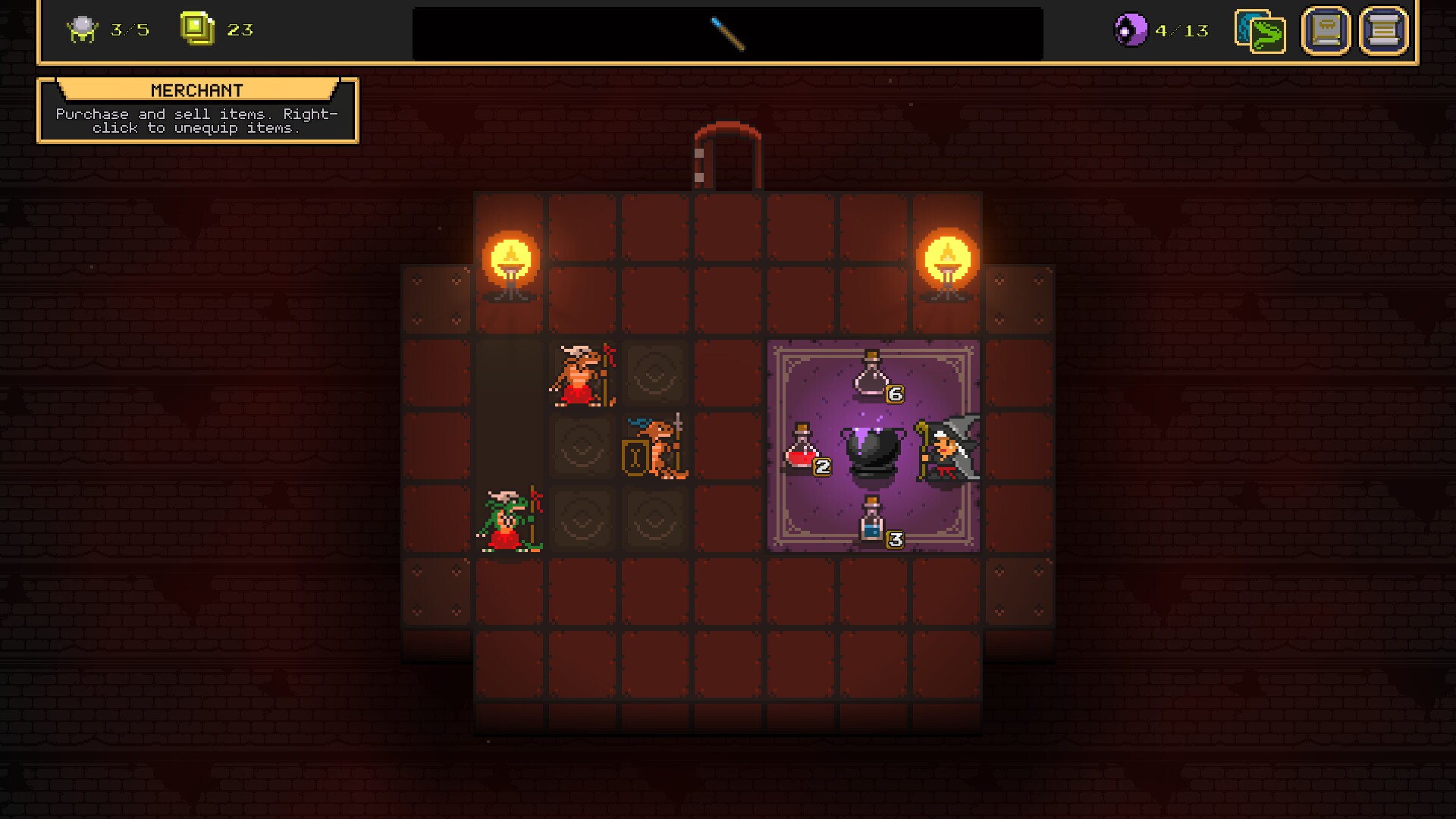Select the green mutation cards icon
1456x819 pixels.
[x=1260, y=33]
